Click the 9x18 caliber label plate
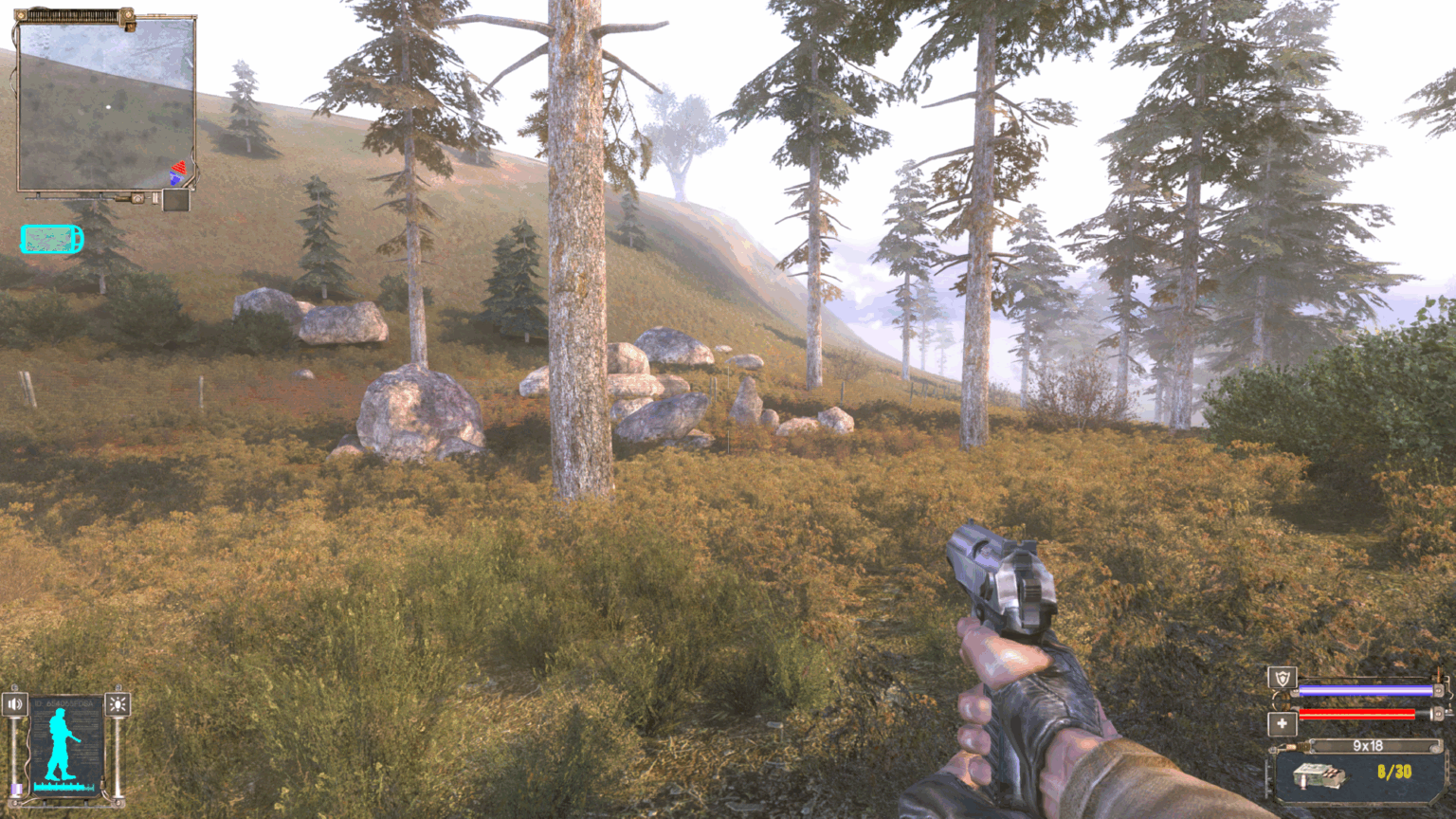1456x819 pixels. [1368, 745]
